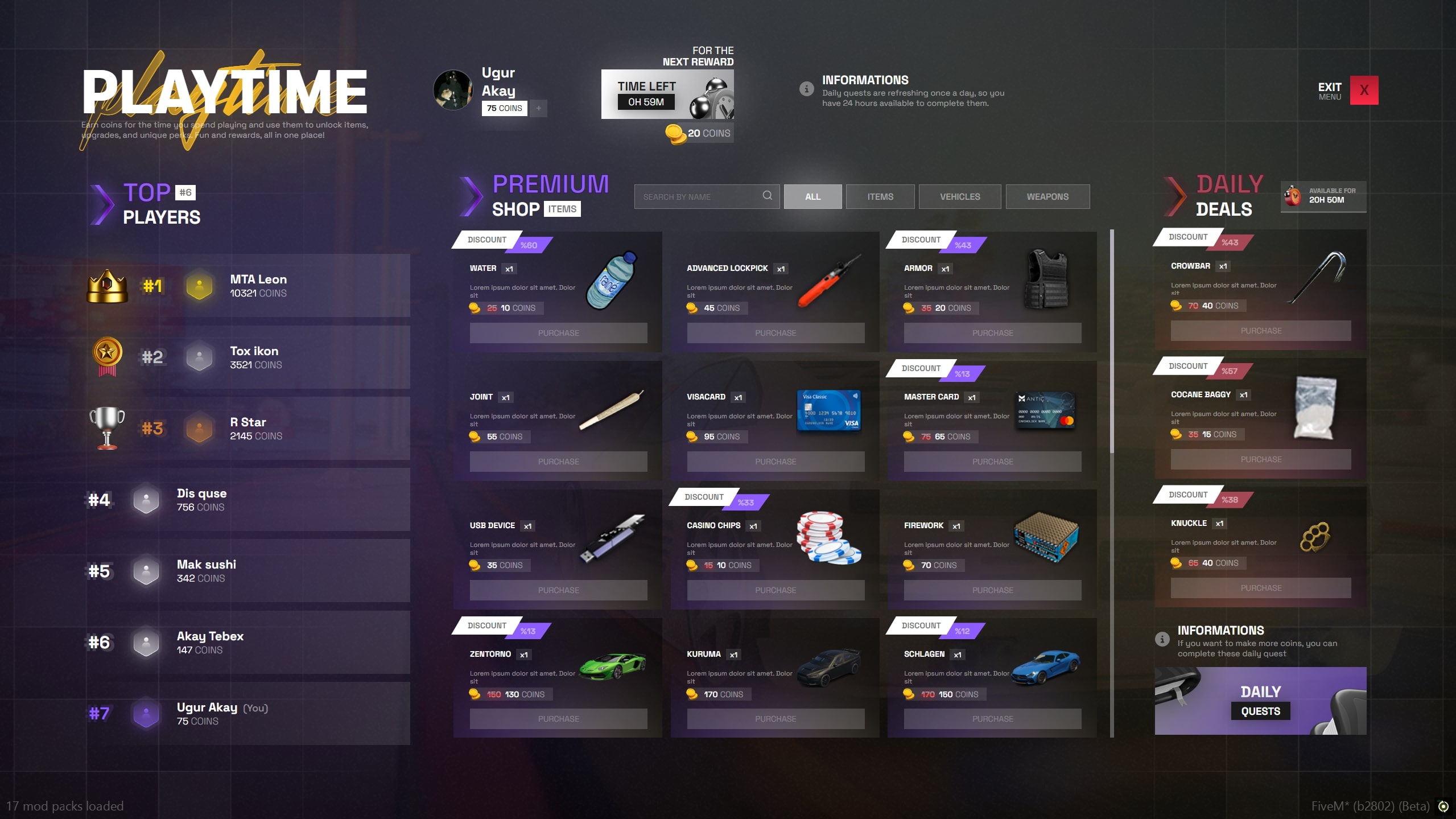This screenshot has height=819, width=1456.
Task: Click the plus next to 75 coins
Action: coord(538,108)
